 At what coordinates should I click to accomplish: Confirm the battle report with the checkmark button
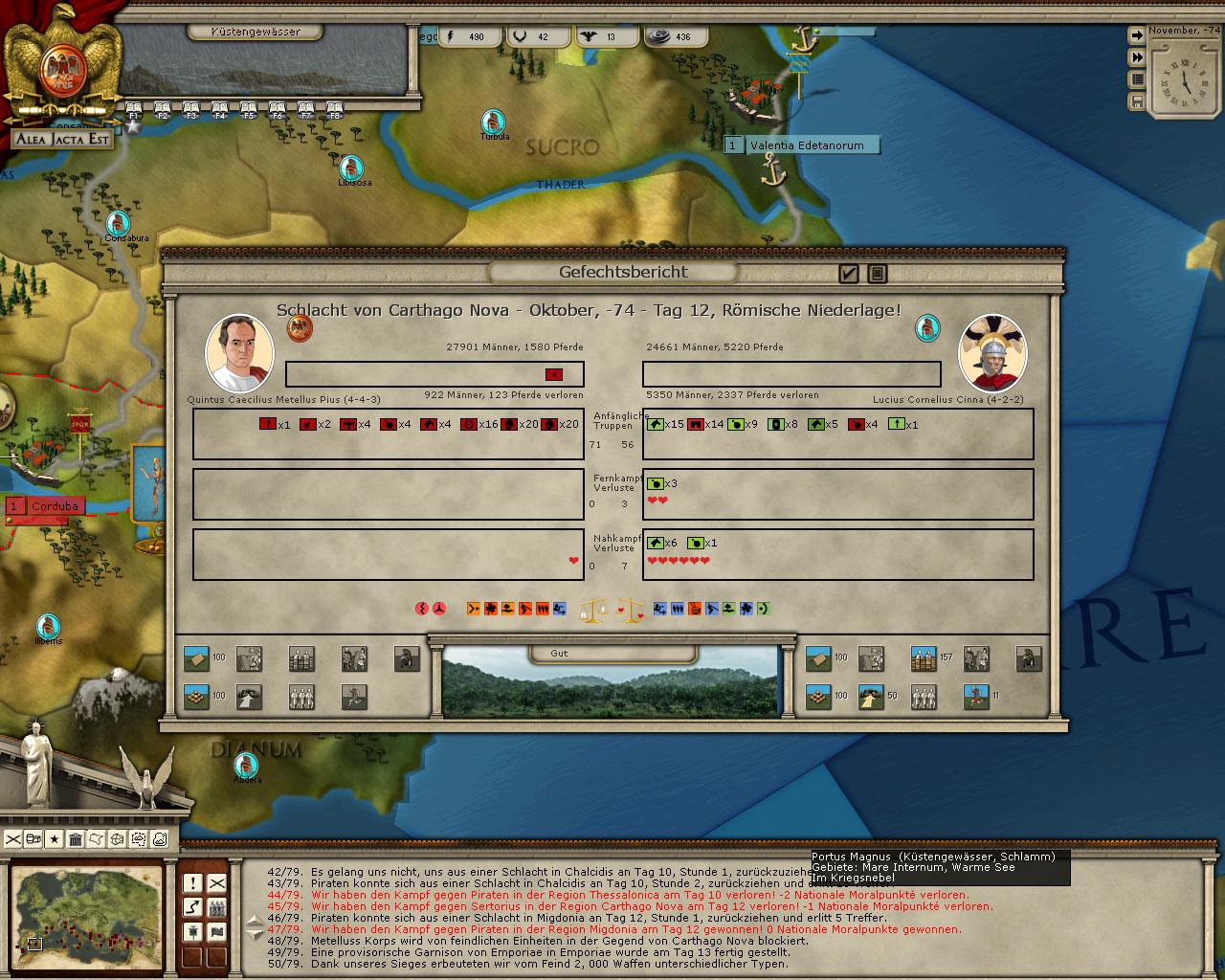pos(848,274)
